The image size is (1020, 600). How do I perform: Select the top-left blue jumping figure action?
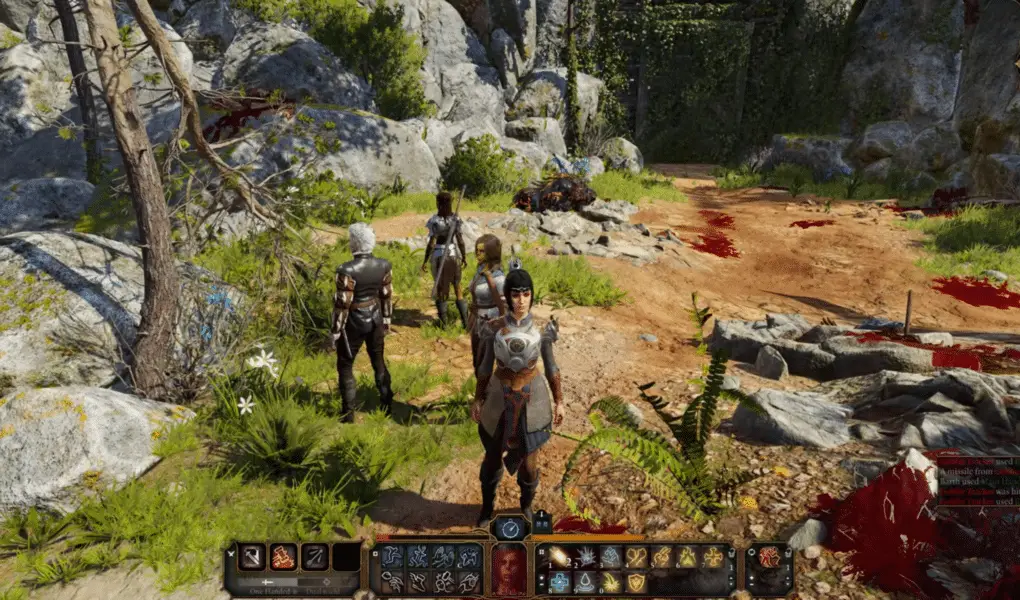[393, 557]
